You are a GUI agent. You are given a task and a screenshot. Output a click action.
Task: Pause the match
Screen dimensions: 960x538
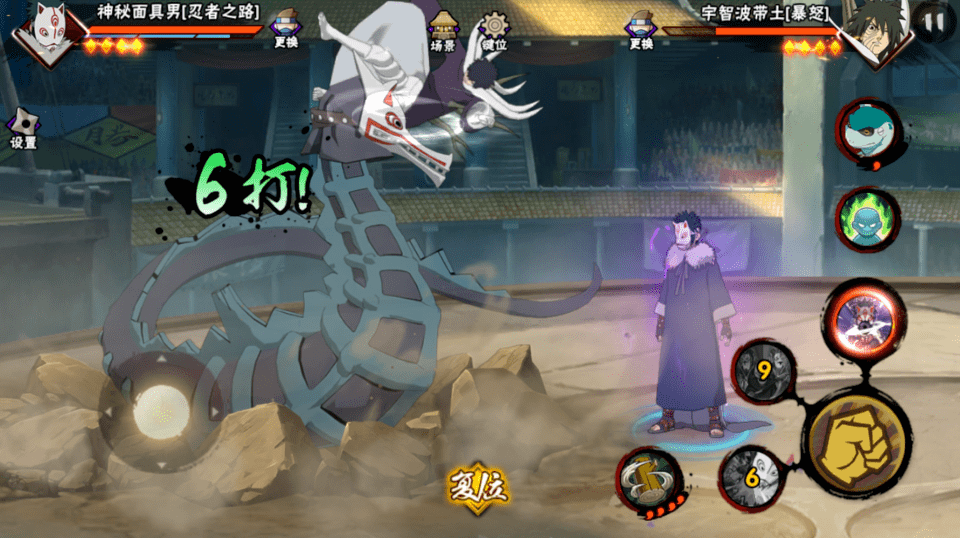click(935, 22)
